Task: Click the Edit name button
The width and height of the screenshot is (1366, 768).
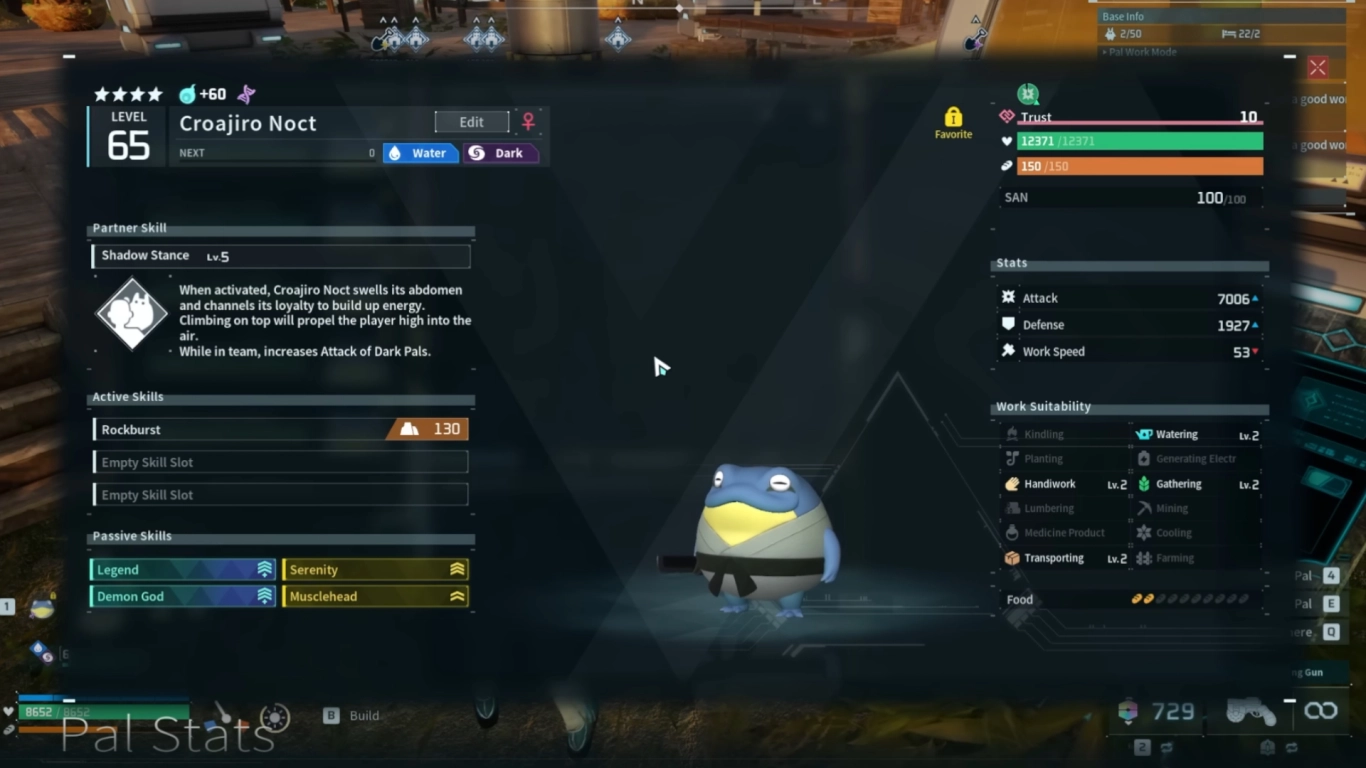Action: coord(471,121)
